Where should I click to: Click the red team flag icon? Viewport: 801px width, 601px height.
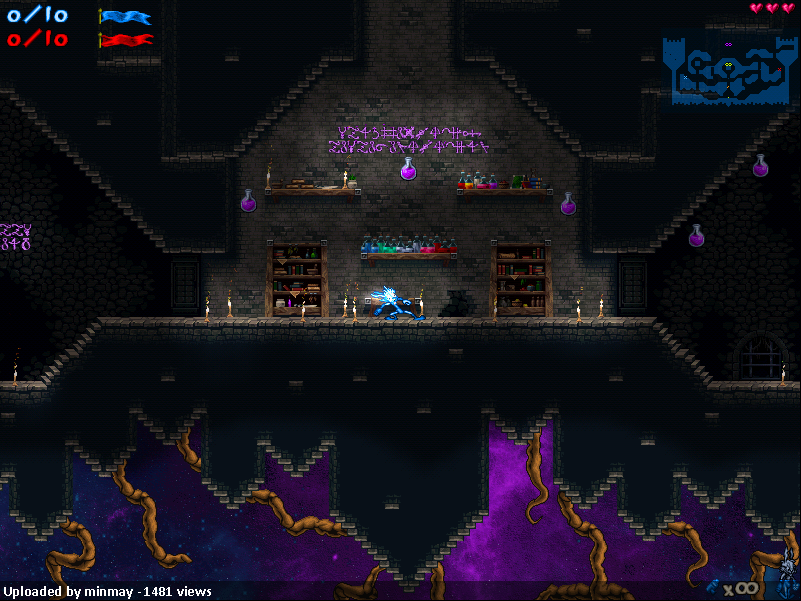tap(125, 40)
